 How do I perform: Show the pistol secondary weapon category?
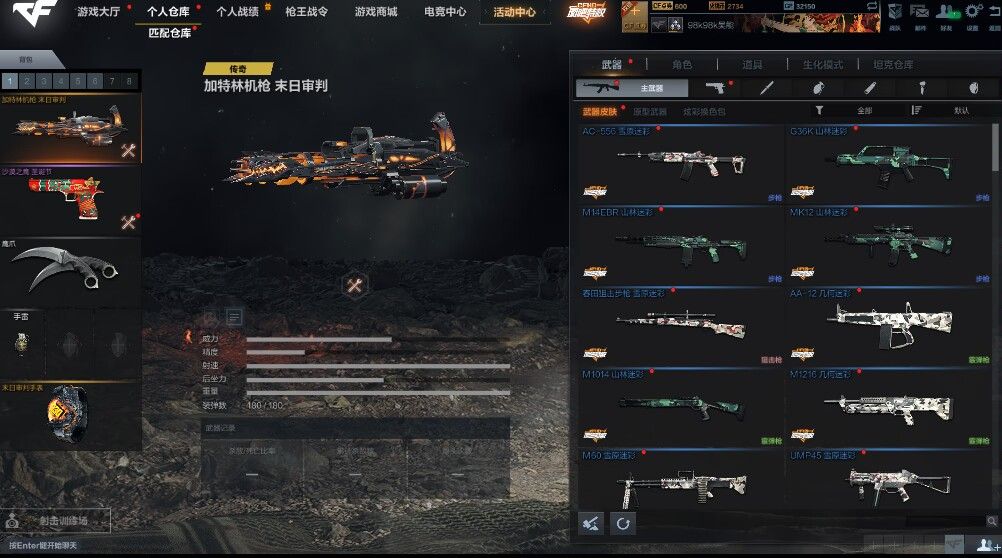[714, 88]
